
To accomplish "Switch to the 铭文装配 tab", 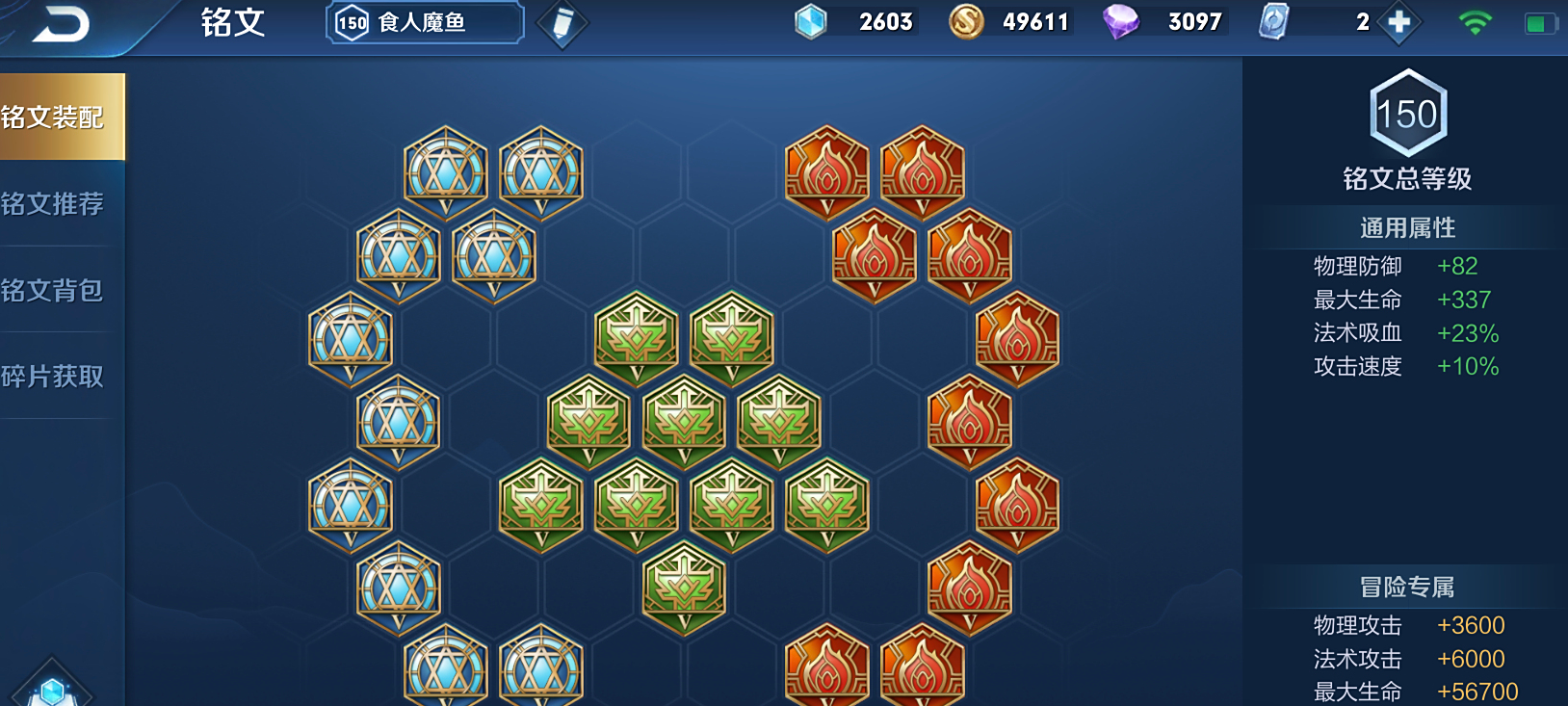I will click(56, 118).
